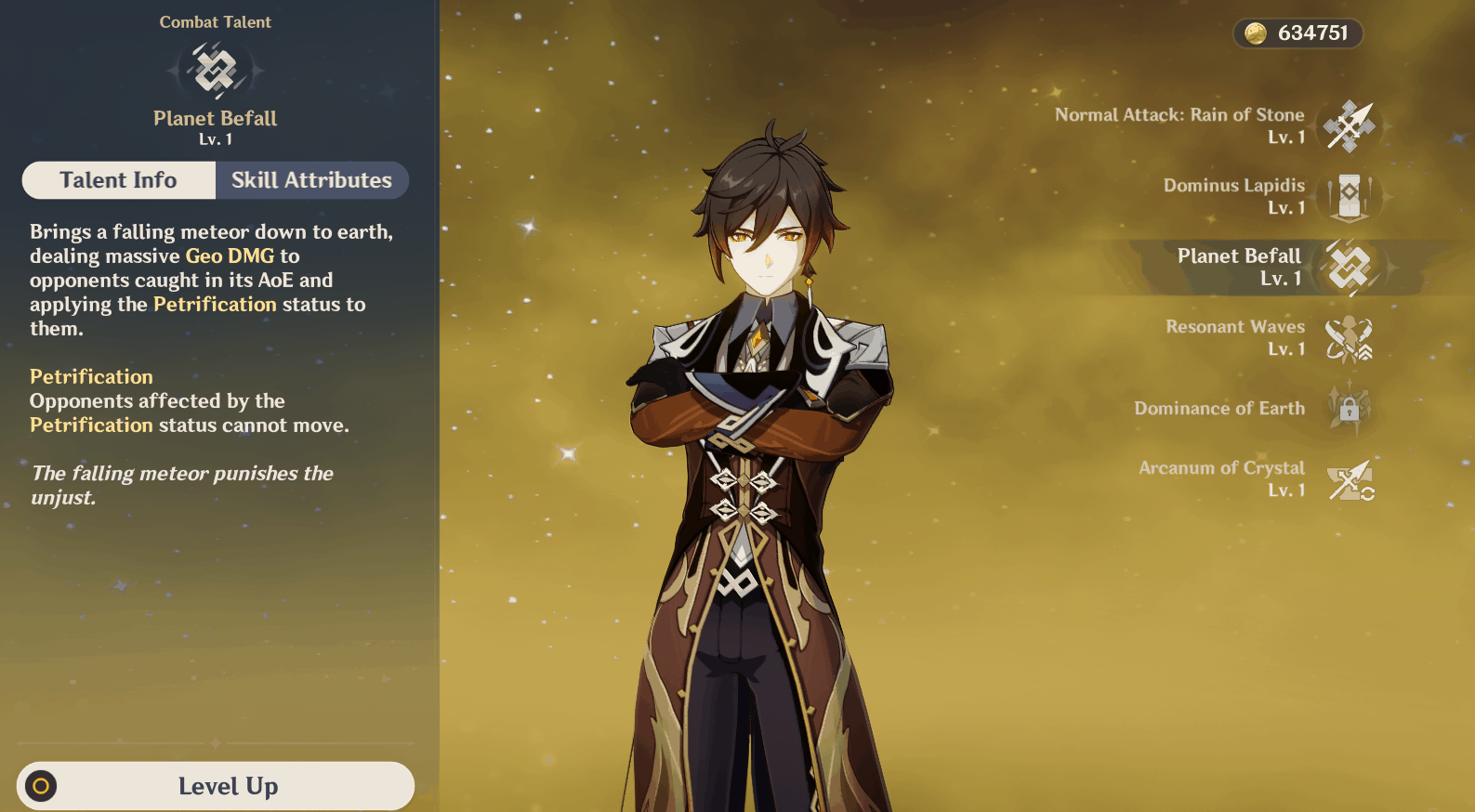Select the Talent Info tab

[x=119, y=180]
